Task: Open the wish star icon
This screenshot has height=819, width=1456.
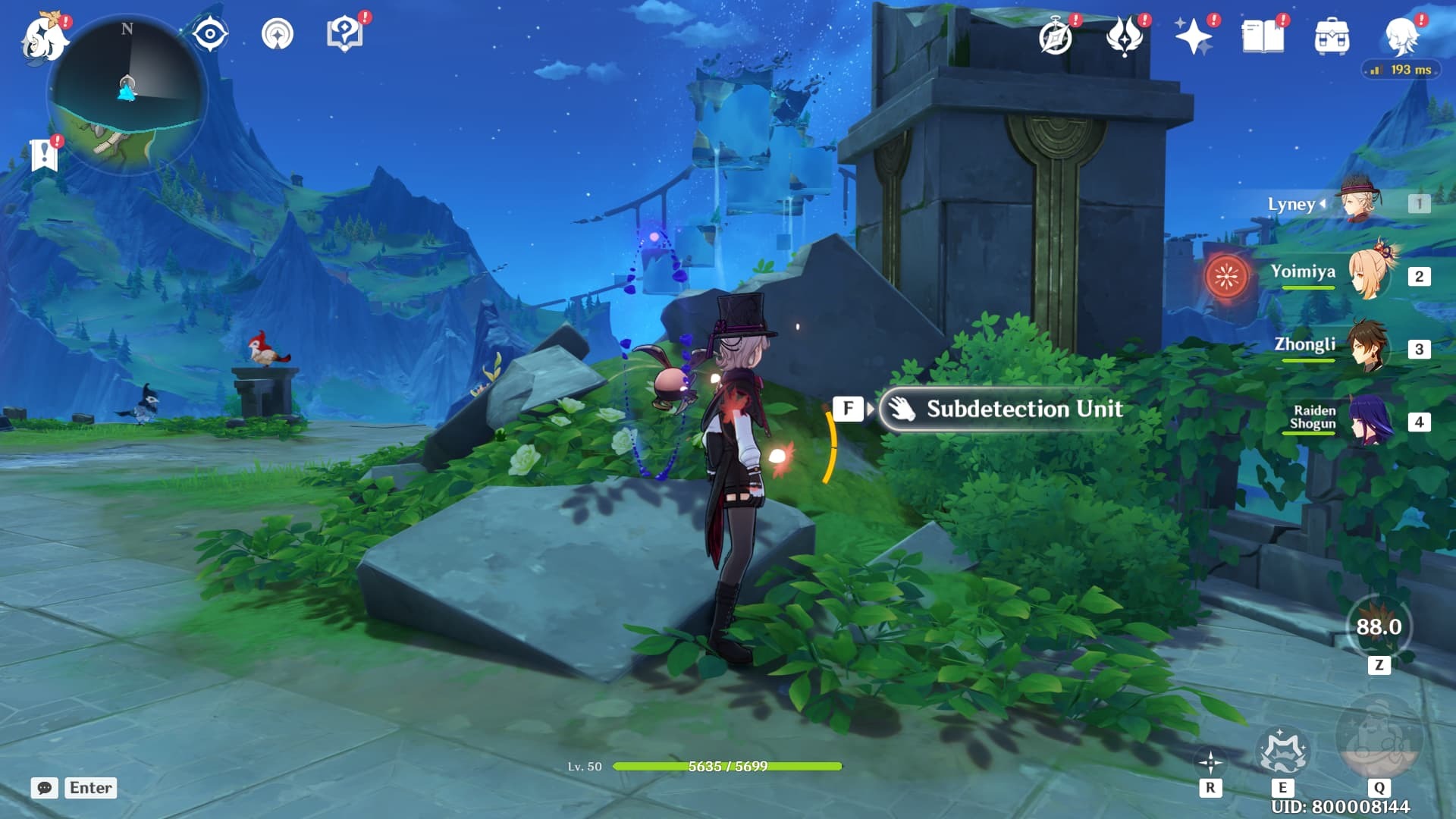Action: [x=1193, y=36]
